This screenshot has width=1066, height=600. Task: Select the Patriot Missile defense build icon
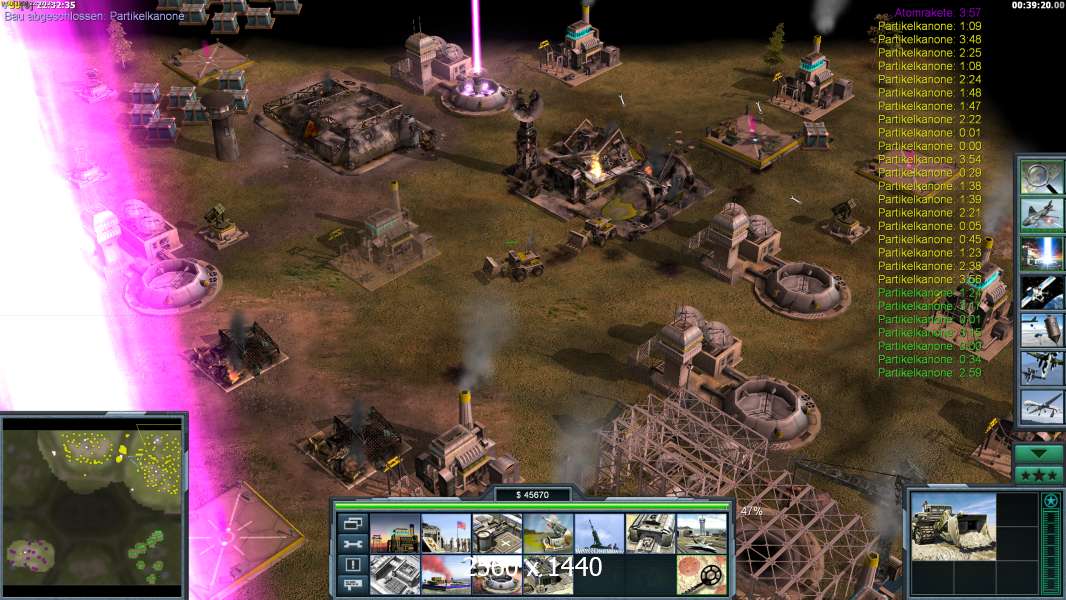[x=548, y=534]
